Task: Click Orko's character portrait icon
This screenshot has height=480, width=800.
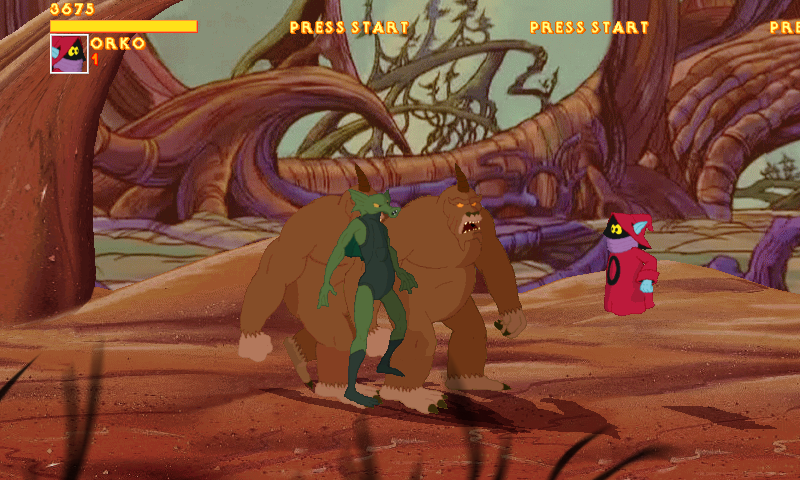Action: [x=69, y=54]
